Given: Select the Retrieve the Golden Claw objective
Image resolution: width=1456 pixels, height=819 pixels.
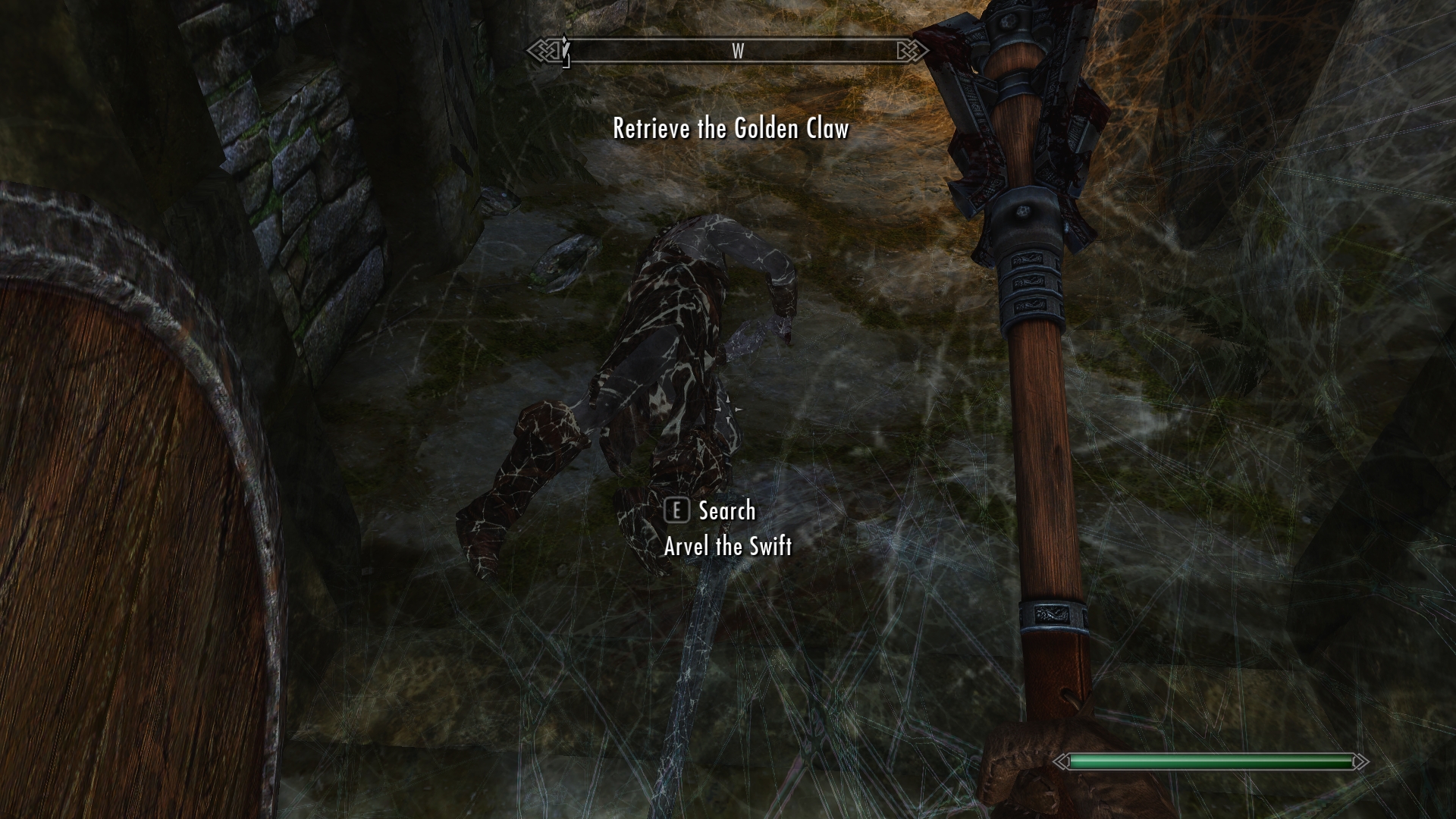Looking at the screenshot, I should pyautogui.click(x=730, y=129).
